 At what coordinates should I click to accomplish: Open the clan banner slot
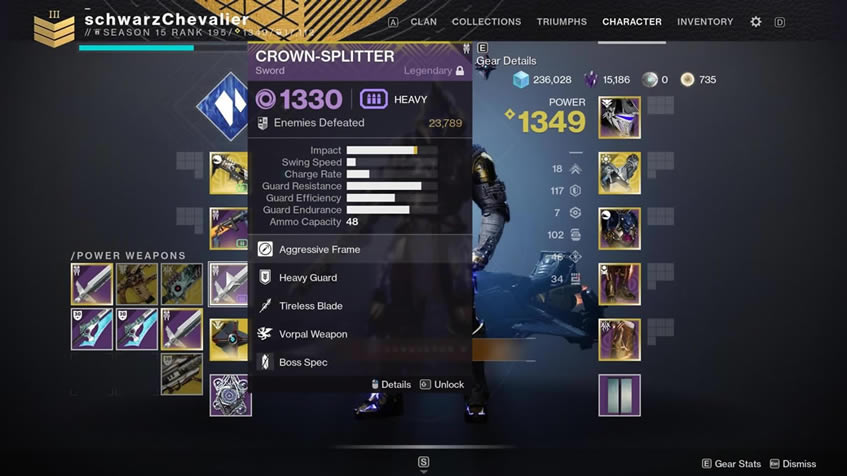pos(619,395)
